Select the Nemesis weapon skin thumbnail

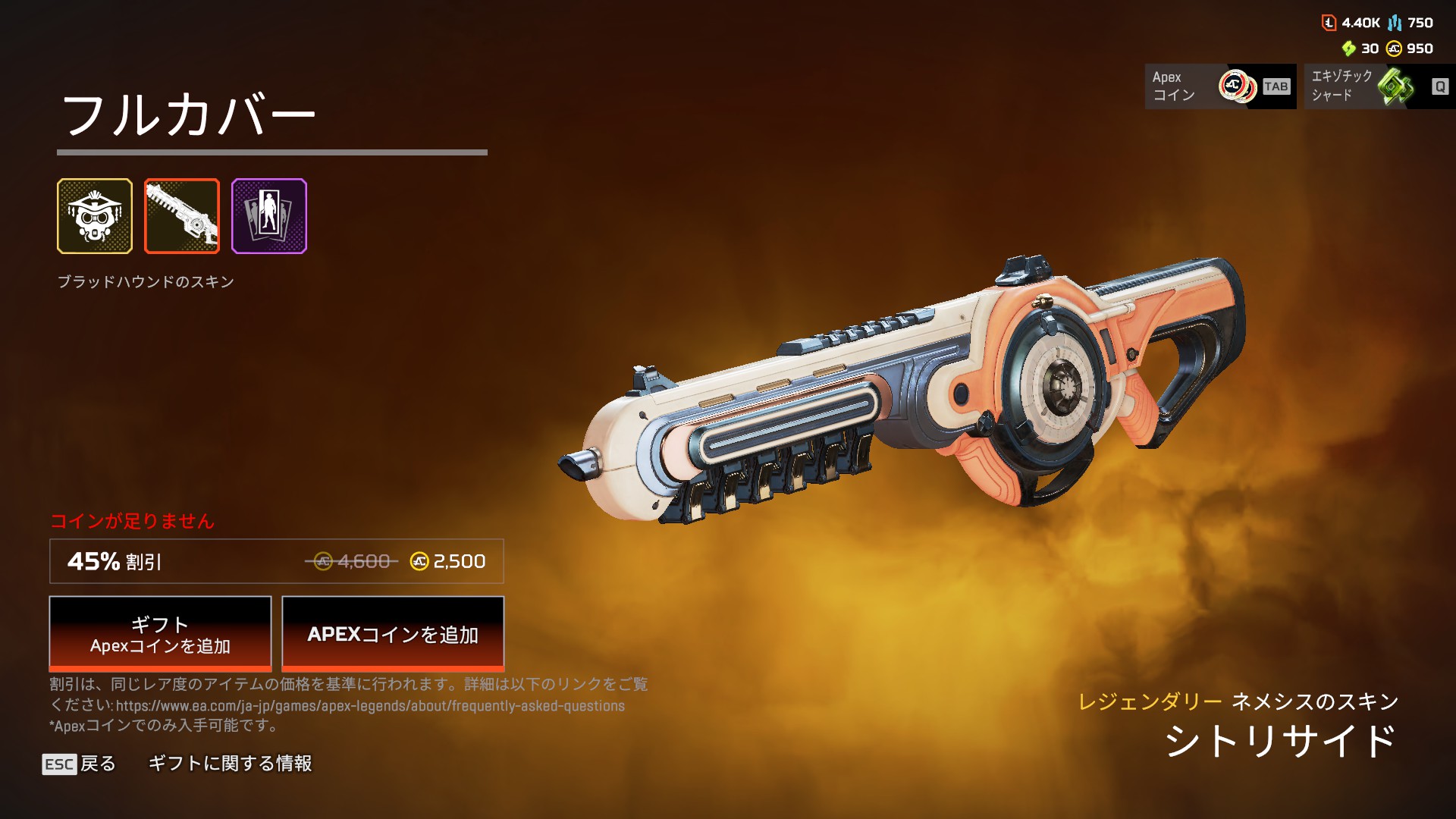point(182,216)
